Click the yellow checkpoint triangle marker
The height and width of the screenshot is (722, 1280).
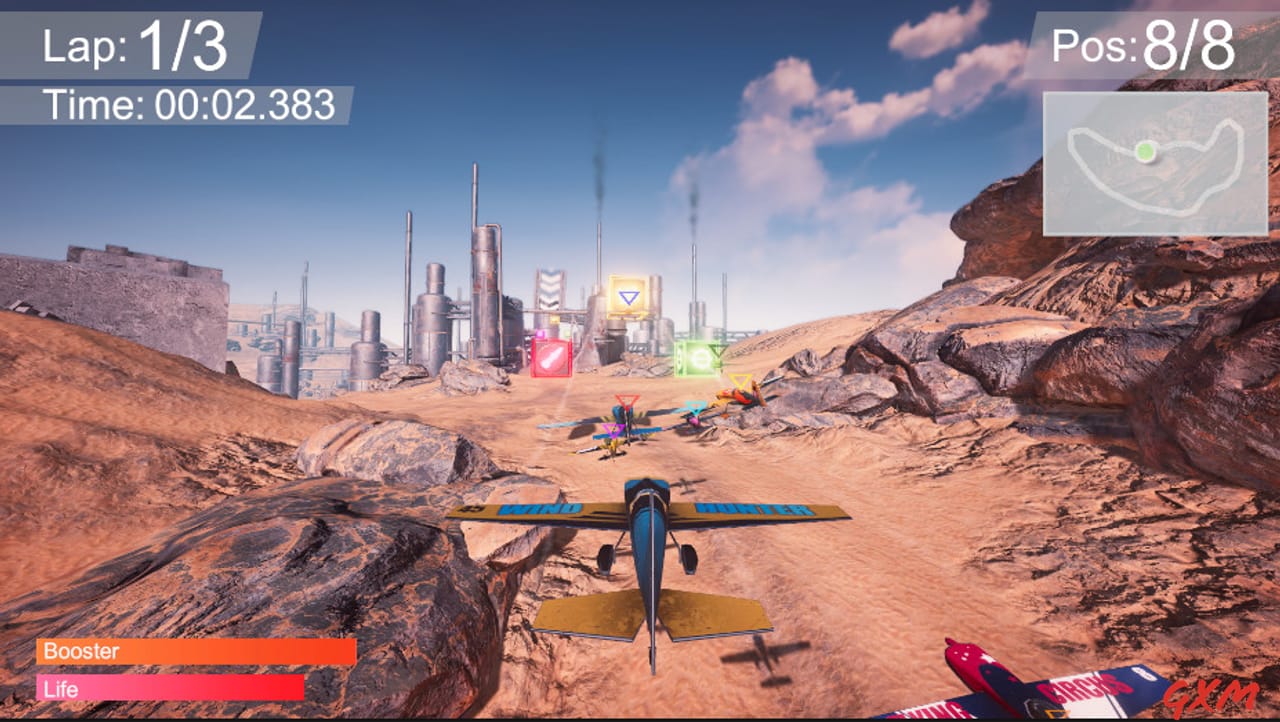[741, 380]
